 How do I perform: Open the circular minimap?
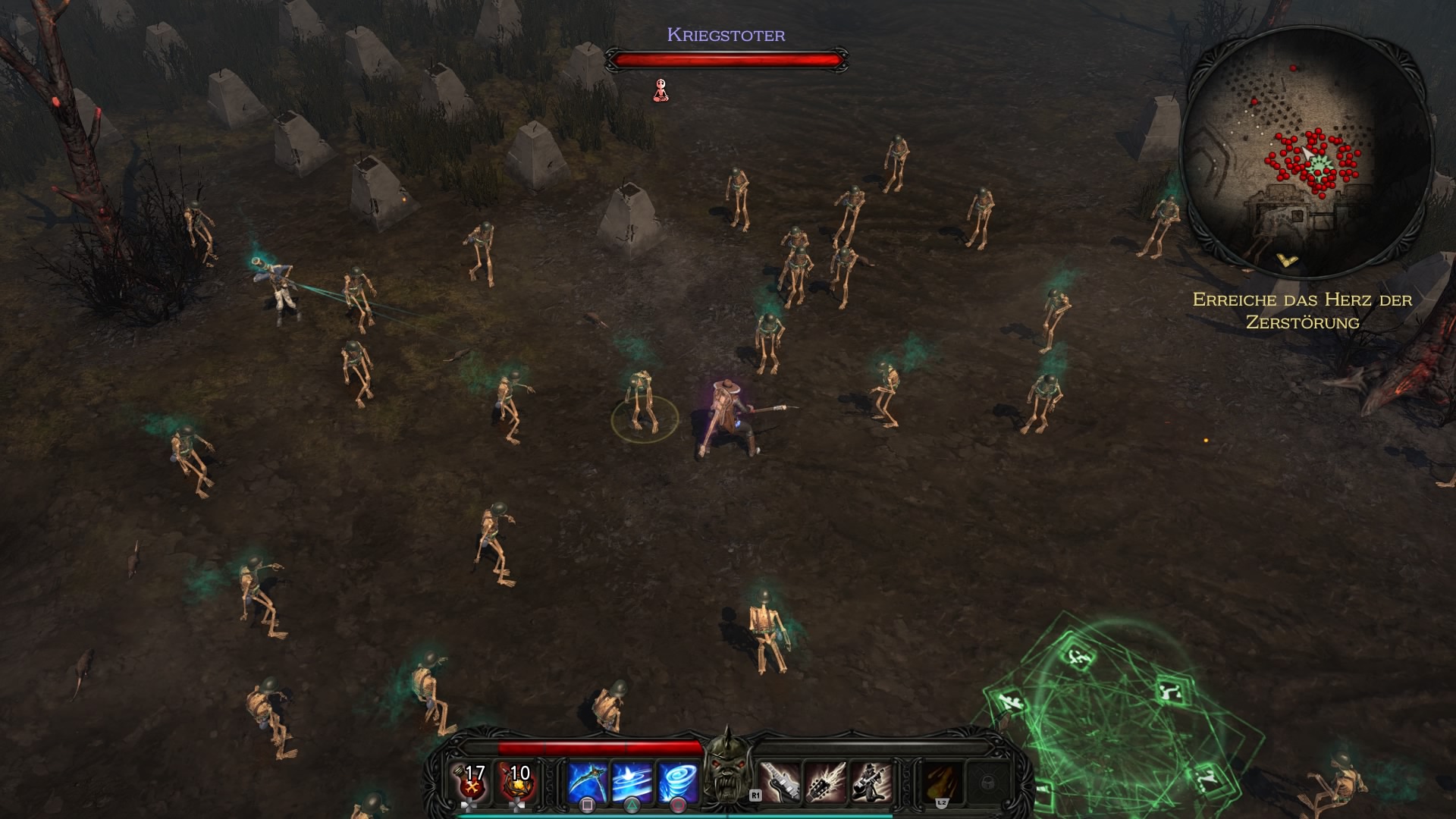coord(1307,152)
